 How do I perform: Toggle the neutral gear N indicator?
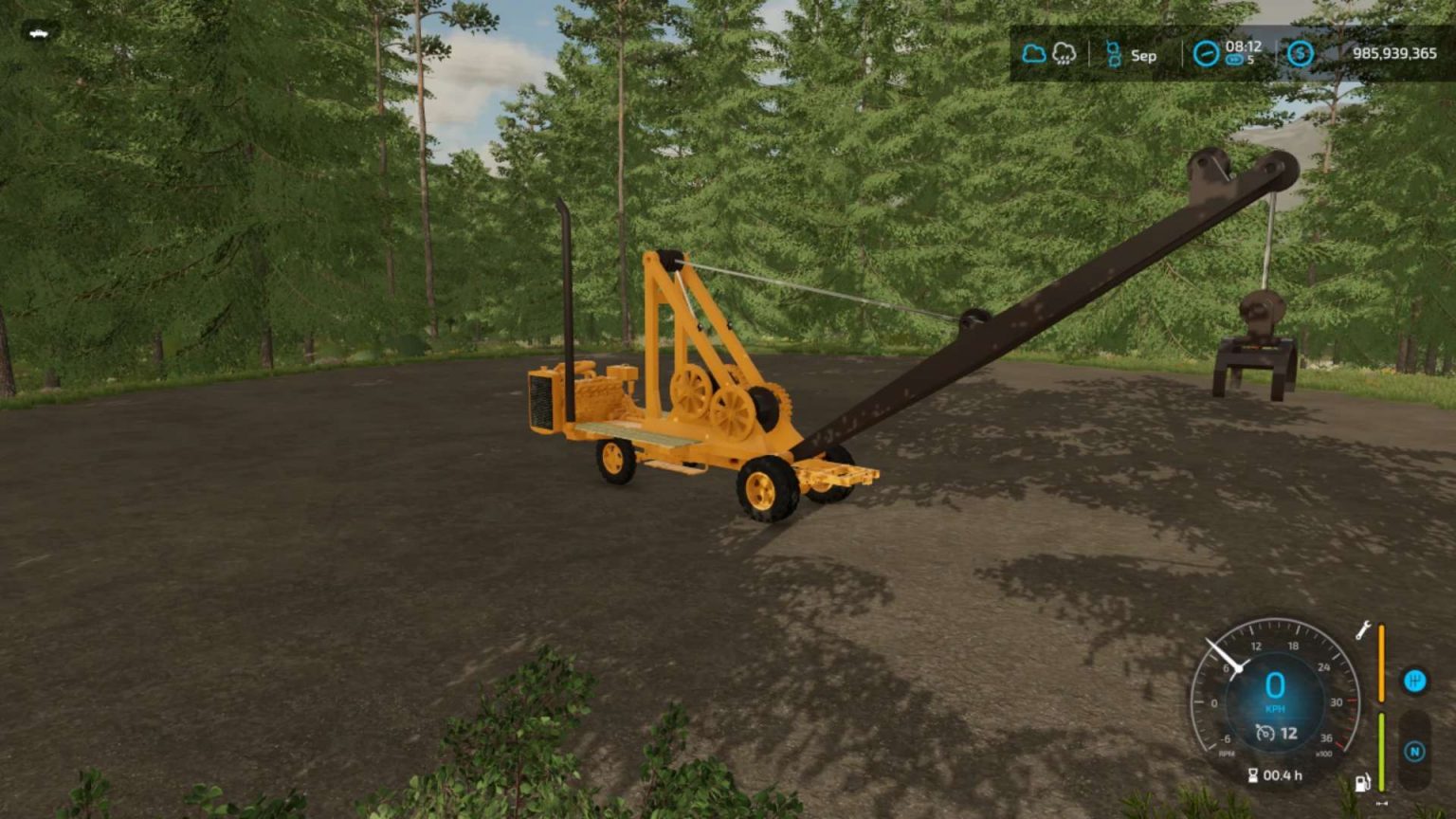tap(1415, 750)
